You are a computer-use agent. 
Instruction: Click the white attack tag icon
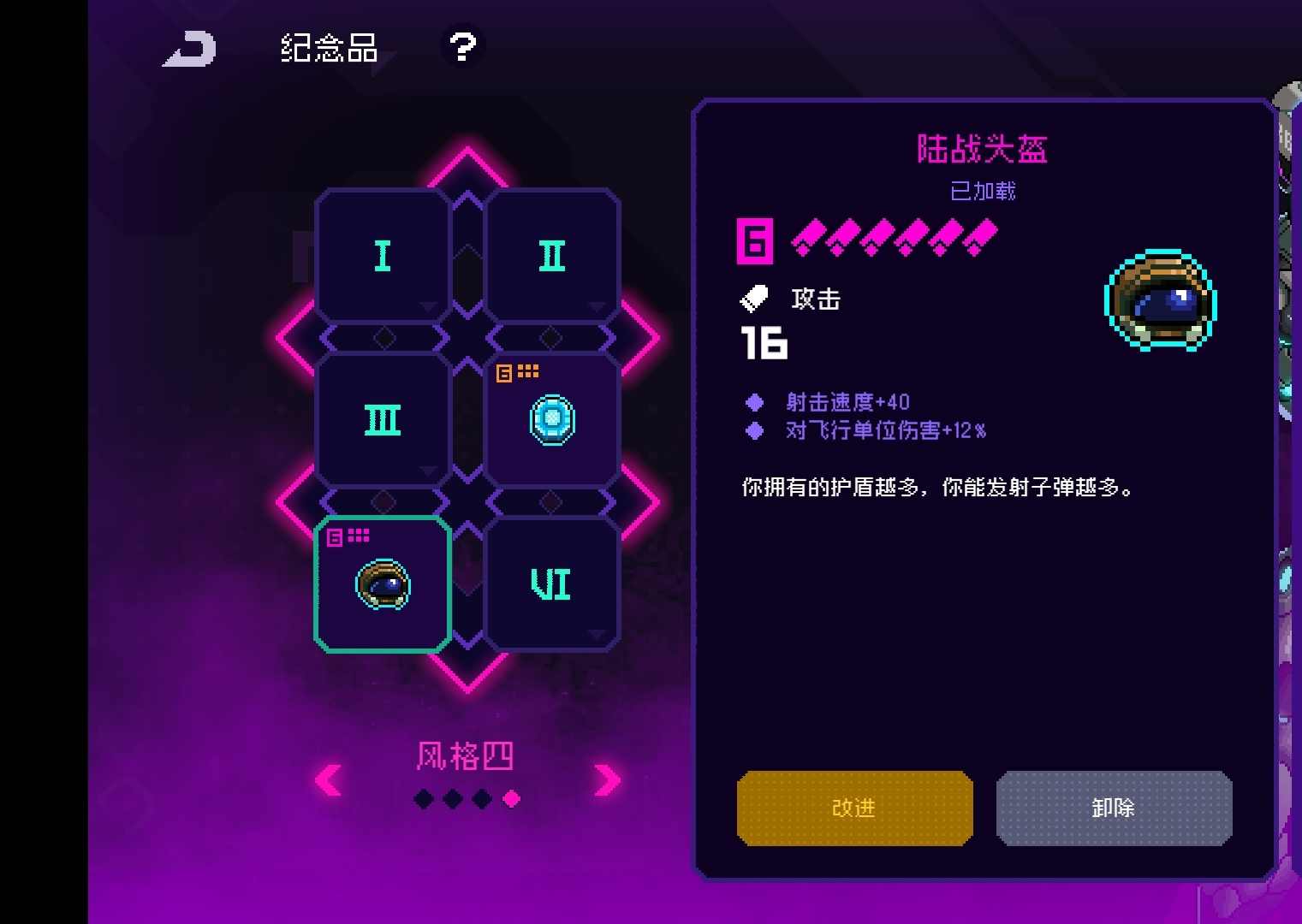point(754,299)
